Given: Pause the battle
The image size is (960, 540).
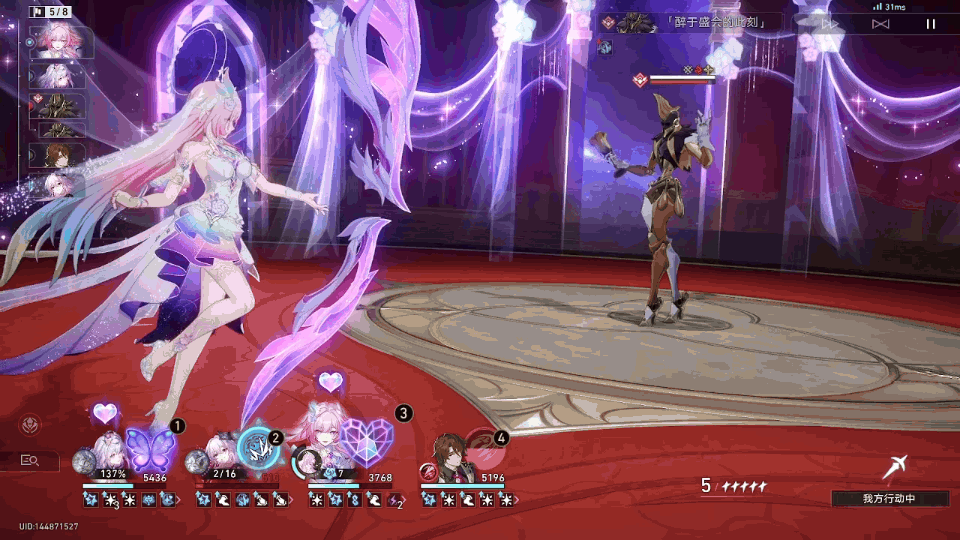Looking at the screenshot, I should pyautogui.click(x=931, y=24).
